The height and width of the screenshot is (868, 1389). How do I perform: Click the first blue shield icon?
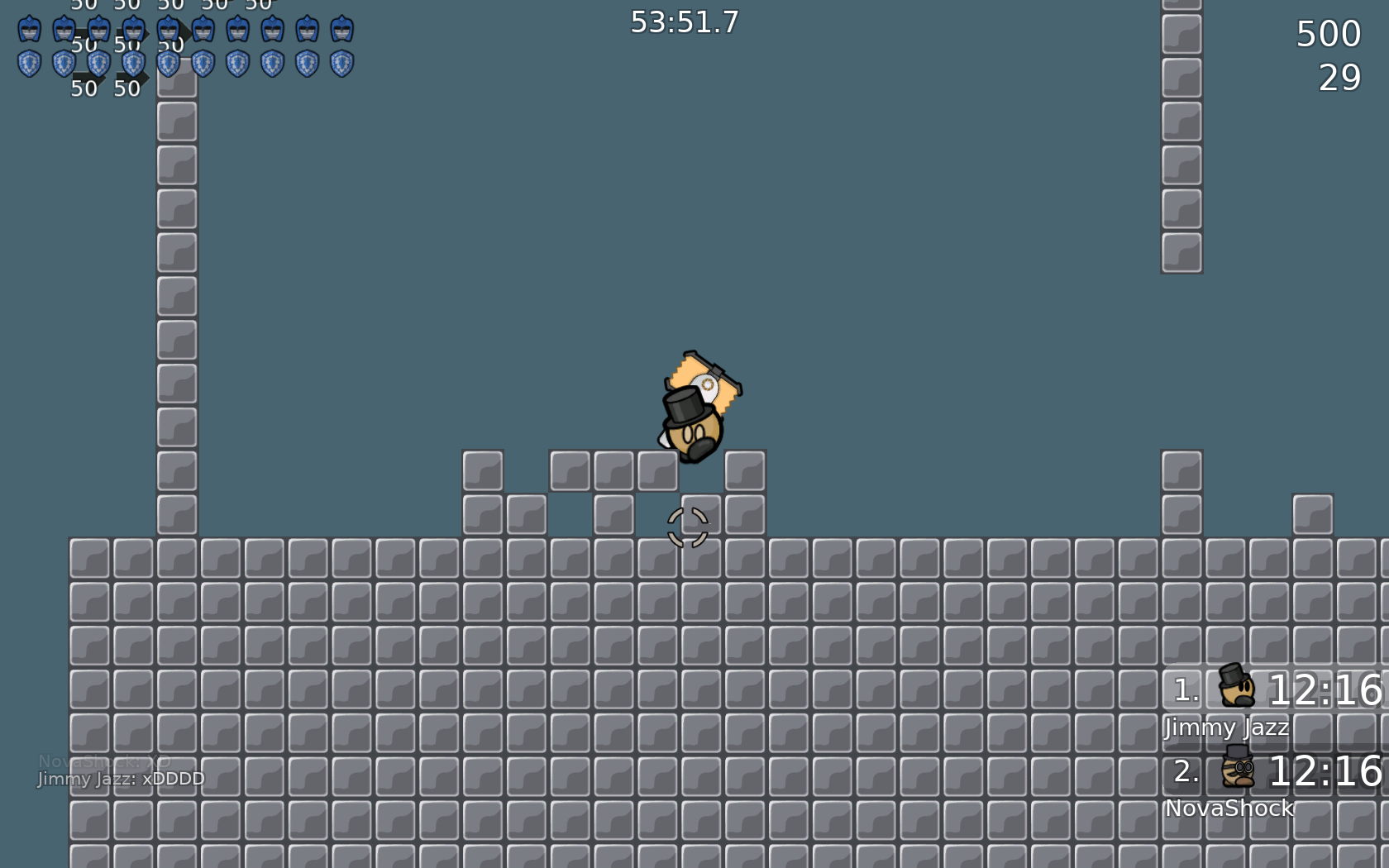pos(28,62)
